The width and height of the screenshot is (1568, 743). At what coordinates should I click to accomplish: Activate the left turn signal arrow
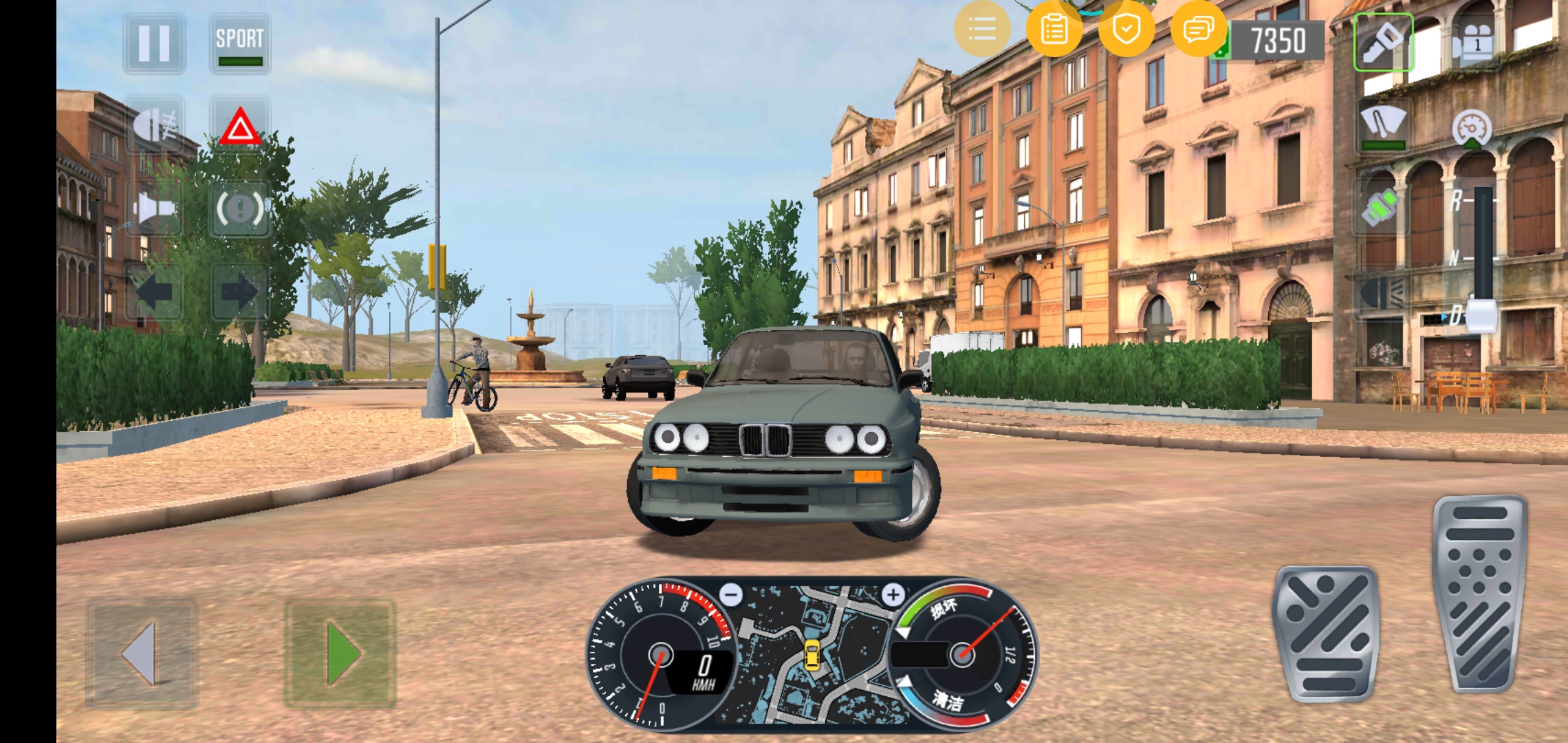154,293
